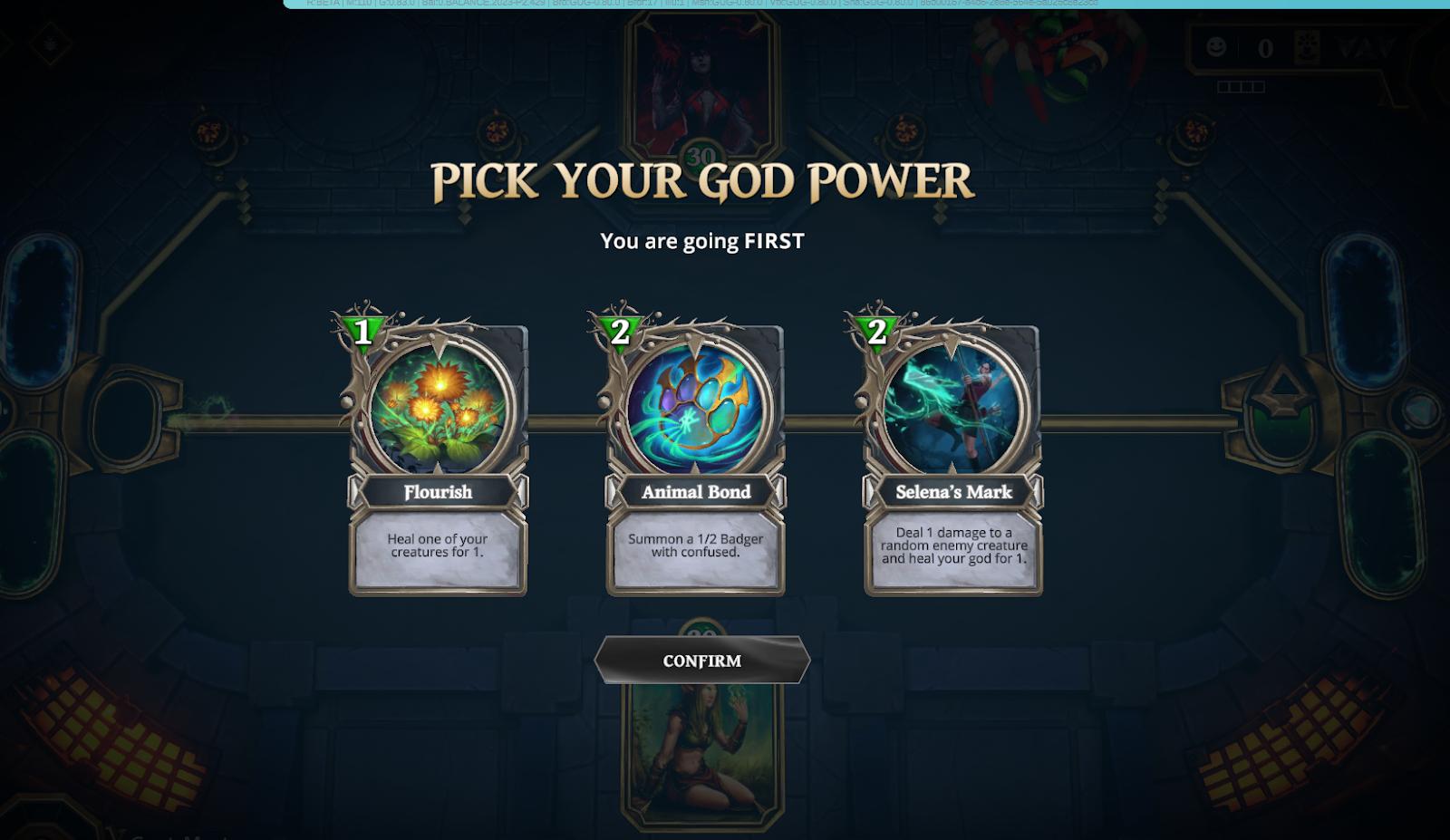Click the You are going FIRST text
1450x840 pixels.
[702, 241]
